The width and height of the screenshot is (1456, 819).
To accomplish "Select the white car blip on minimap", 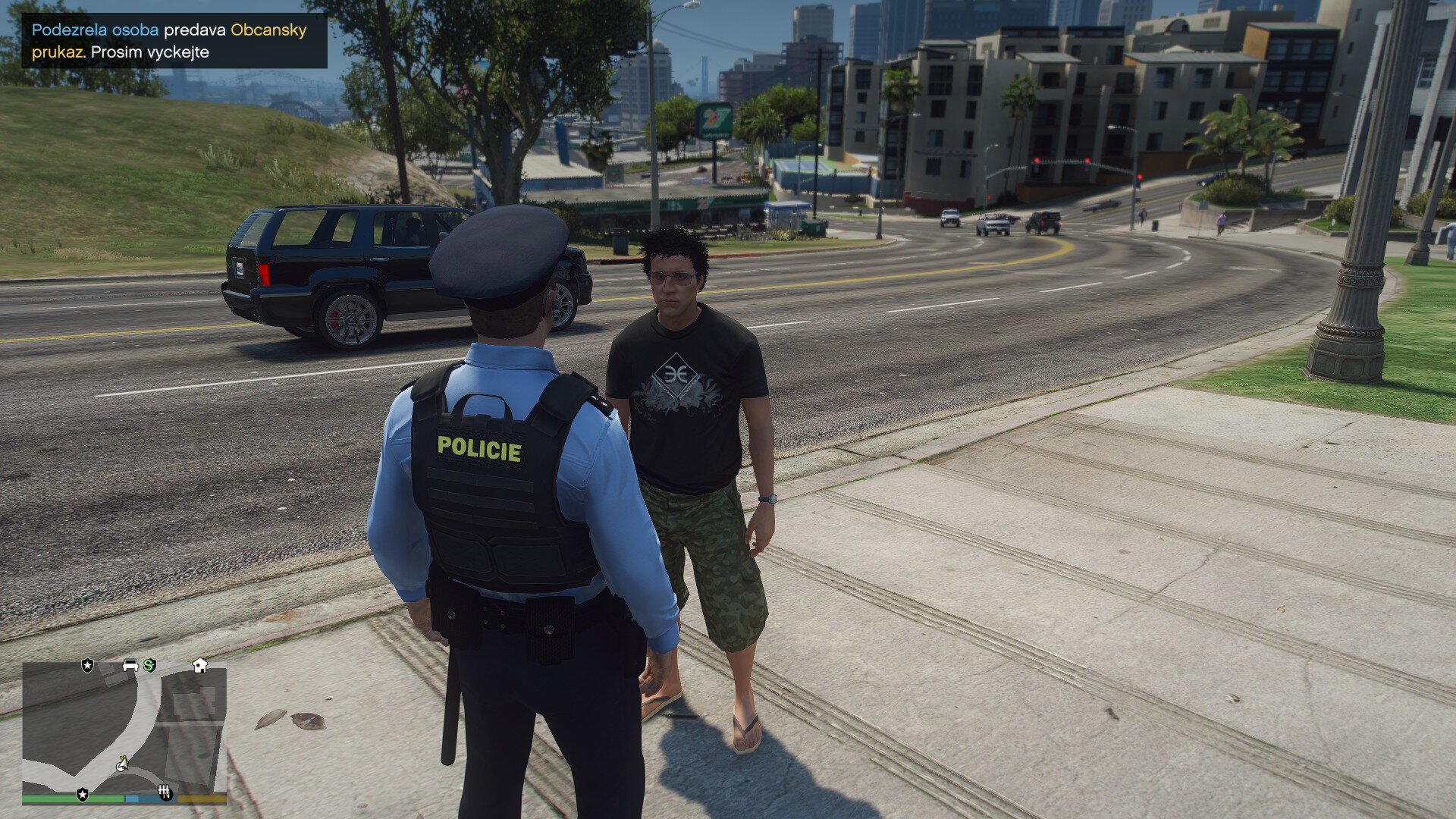I will tap(130, 665).
